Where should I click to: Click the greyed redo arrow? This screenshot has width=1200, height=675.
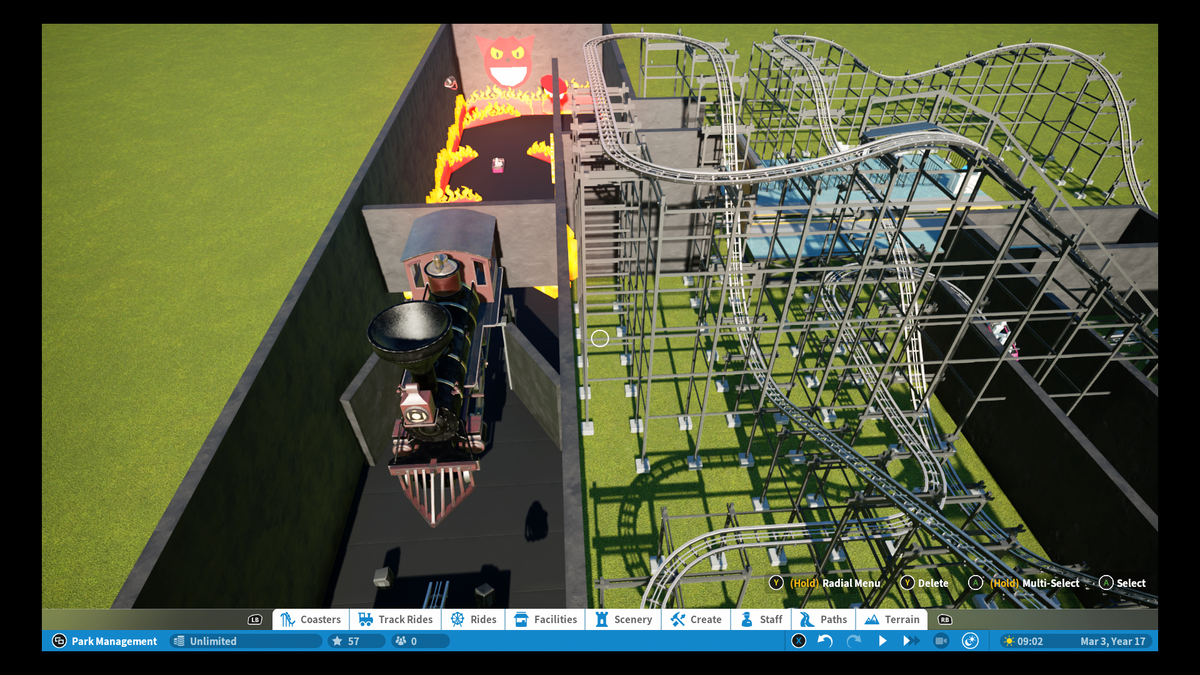pyautogui.click(x=853, y=641)
